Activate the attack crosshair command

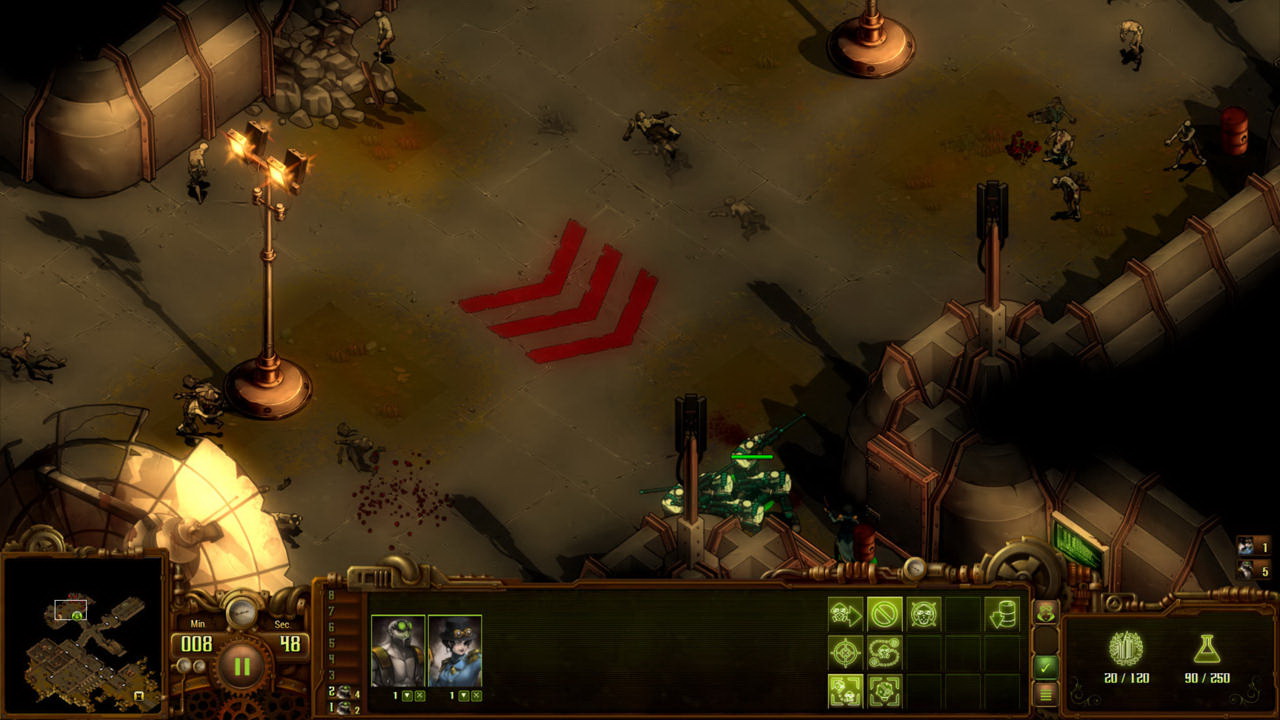coord(845,652)
